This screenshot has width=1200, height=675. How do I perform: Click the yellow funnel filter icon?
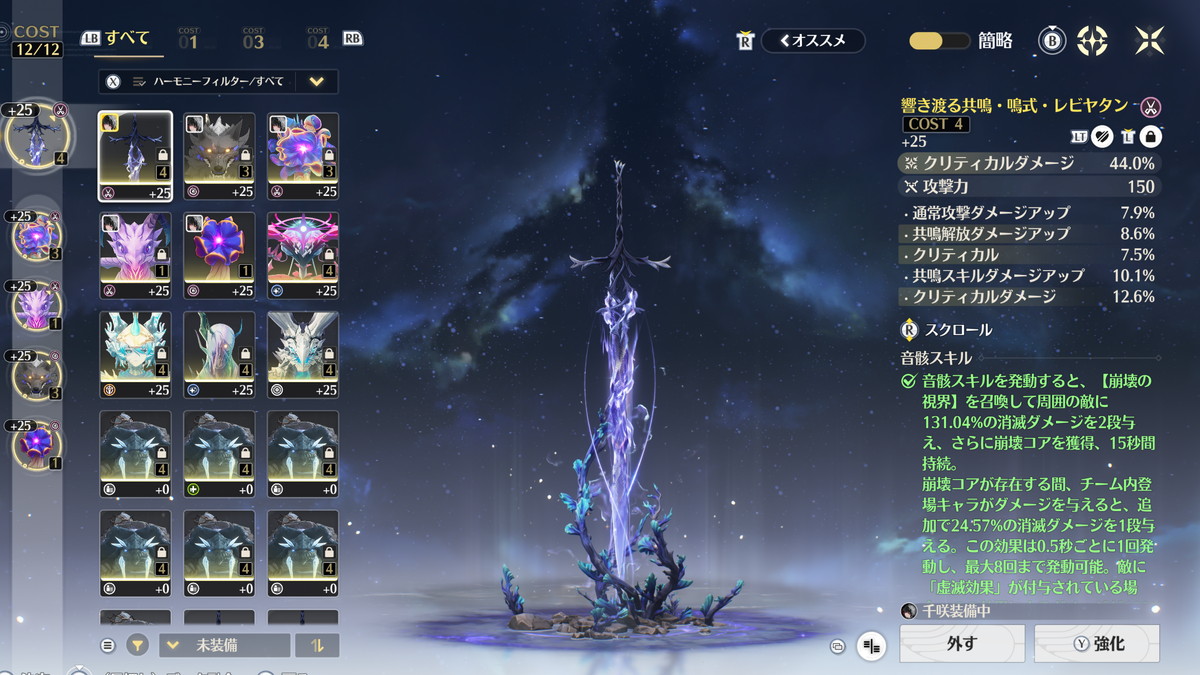(138, 645)
